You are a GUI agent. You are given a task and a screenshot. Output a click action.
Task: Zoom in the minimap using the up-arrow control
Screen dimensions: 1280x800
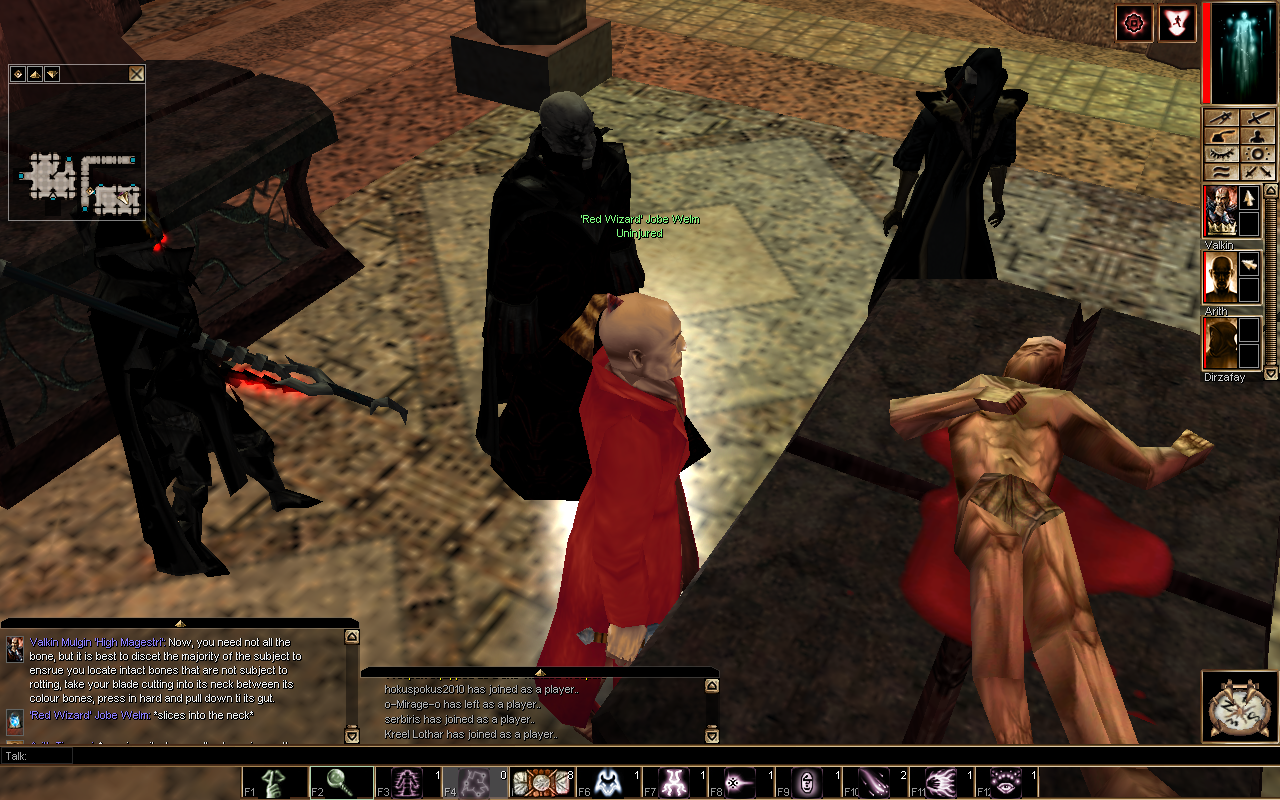(33, 73)
